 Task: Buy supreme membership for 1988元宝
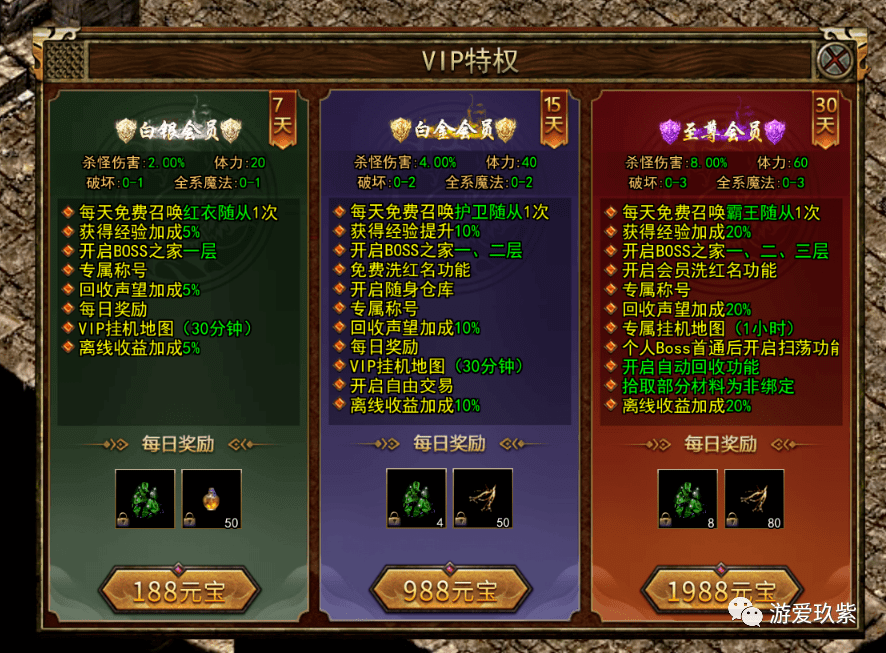pos(721,591)
